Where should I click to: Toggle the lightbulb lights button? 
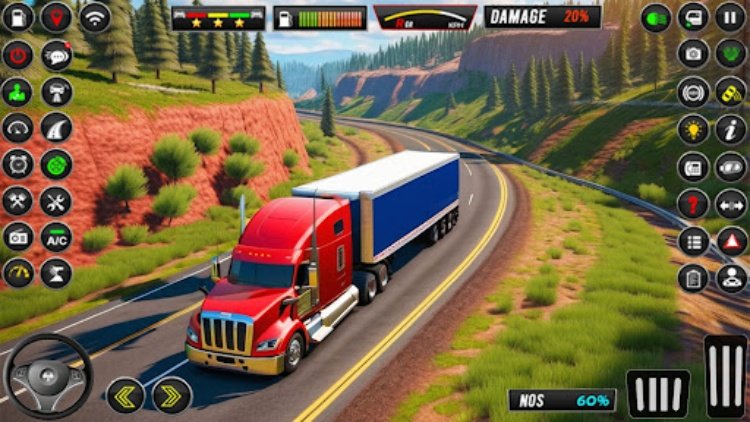[693, 128]
